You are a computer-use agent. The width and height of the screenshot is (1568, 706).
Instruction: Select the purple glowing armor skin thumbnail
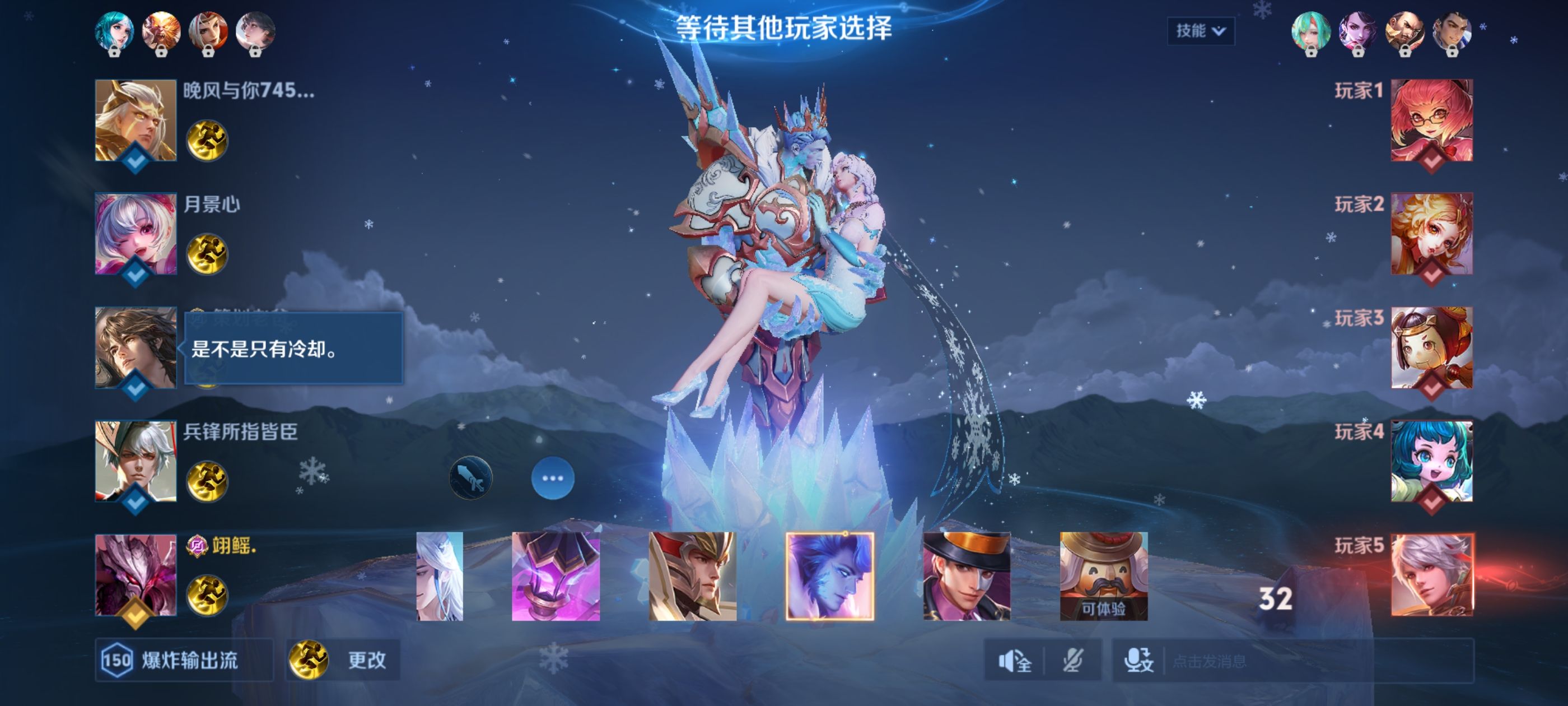pyautogui.click(x=555, y=576)
